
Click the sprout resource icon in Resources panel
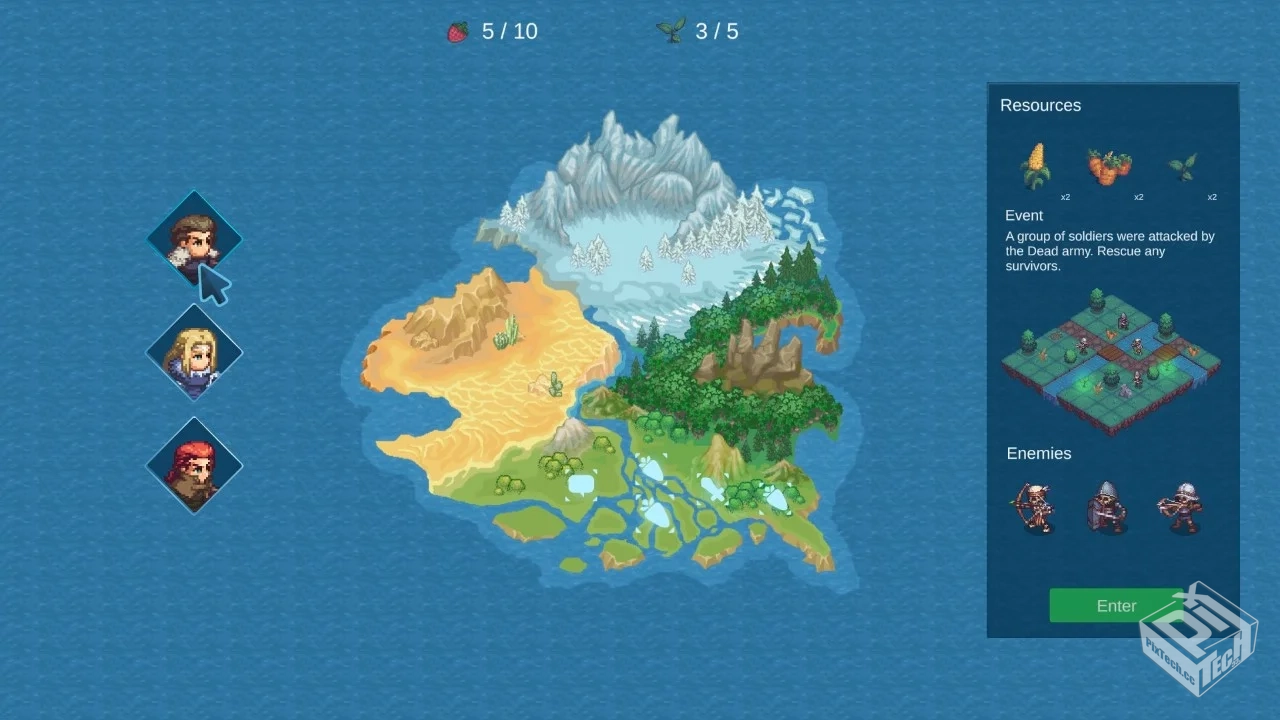(1184, 165)
